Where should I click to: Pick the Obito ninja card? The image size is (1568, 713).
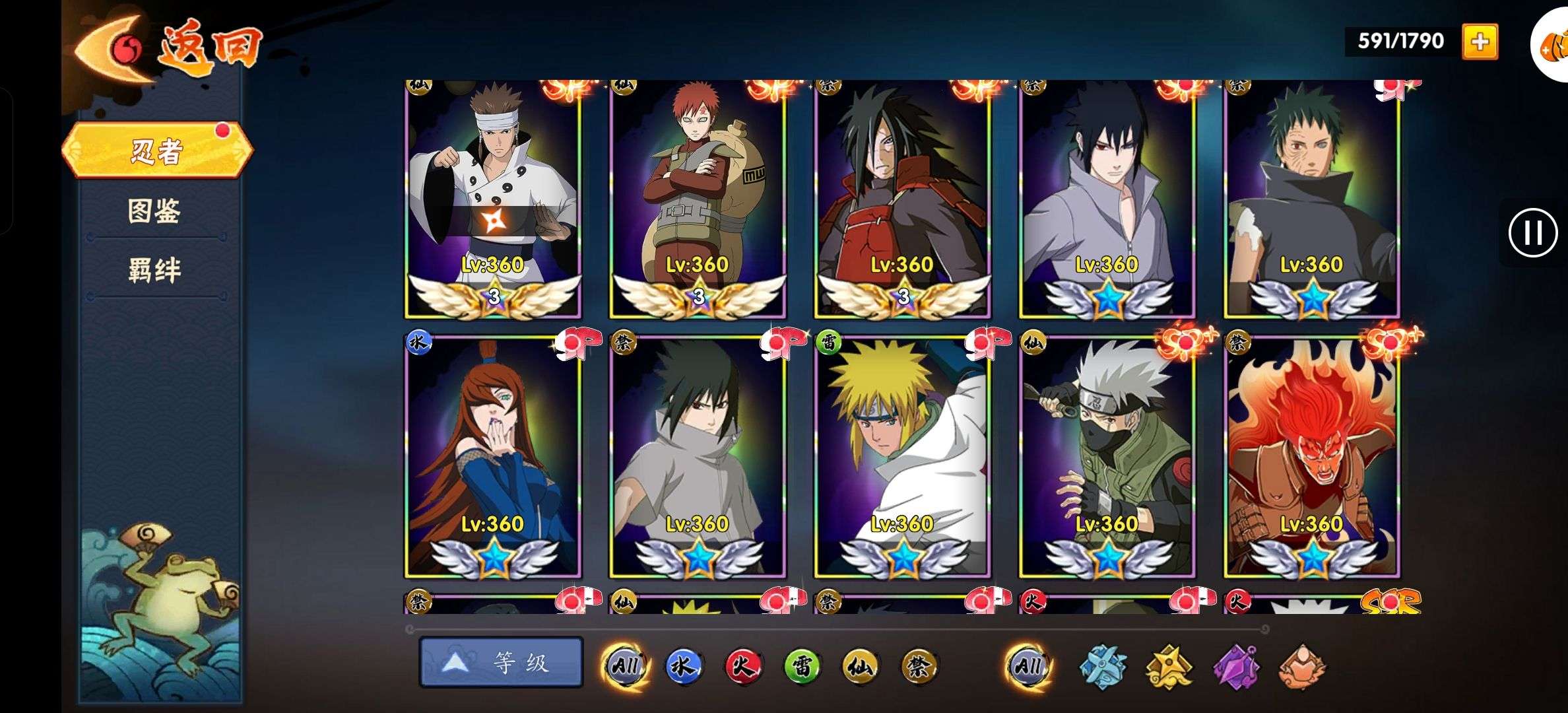[1311, 198]
